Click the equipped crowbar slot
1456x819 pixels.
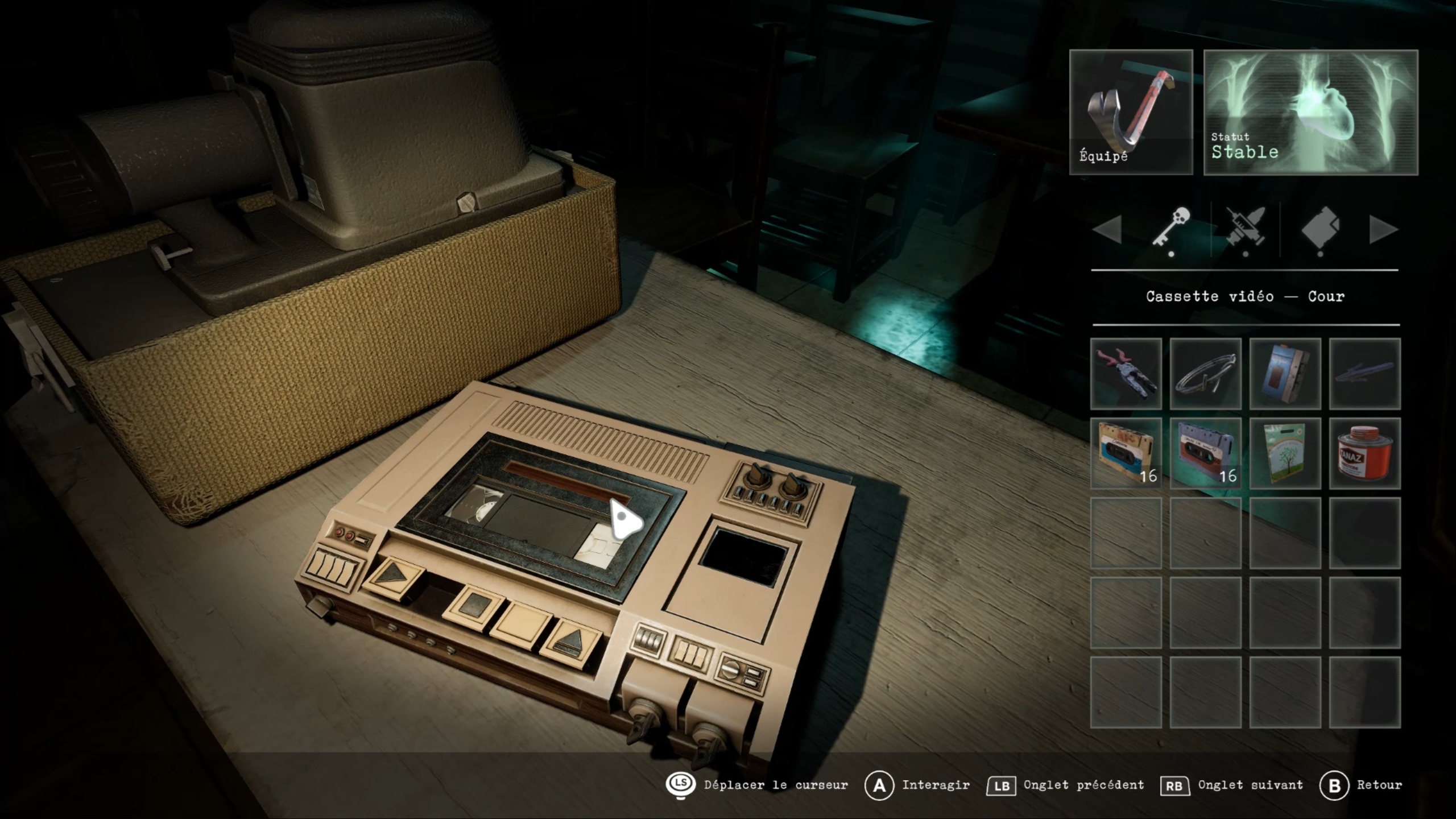pyautogui.click(x=1131, y=112)
